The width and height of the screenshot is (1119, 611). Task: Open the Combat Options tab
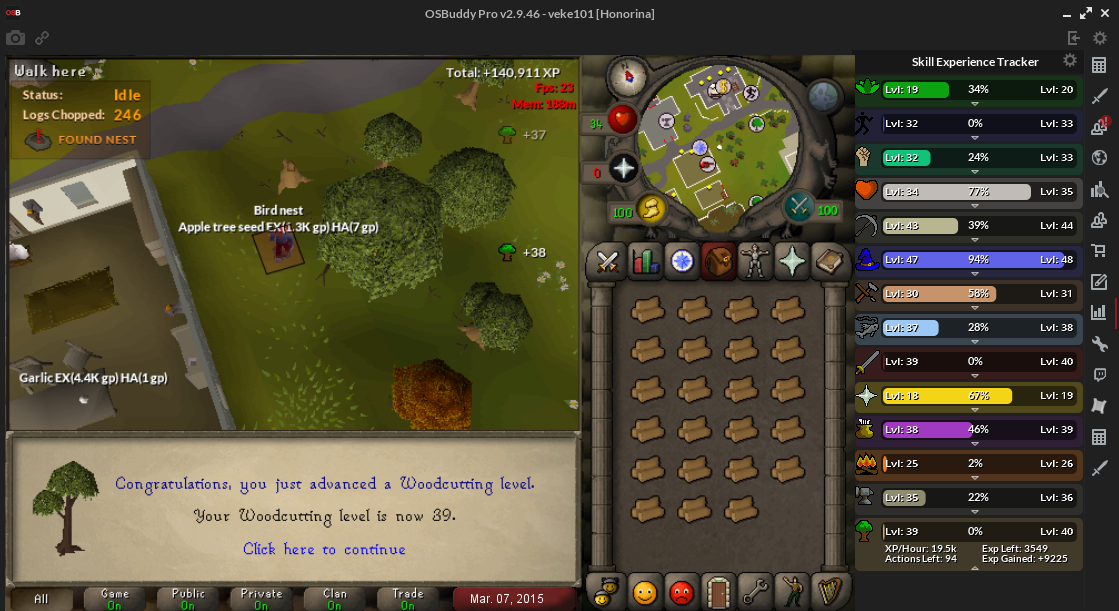coord(606,262)
